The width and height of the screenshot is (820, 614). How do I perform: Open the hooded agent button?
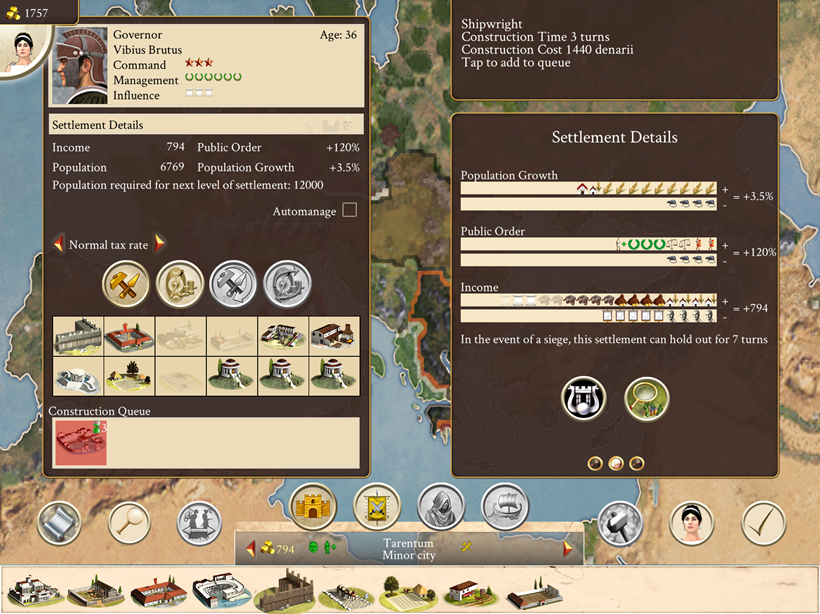coord(441,506)
